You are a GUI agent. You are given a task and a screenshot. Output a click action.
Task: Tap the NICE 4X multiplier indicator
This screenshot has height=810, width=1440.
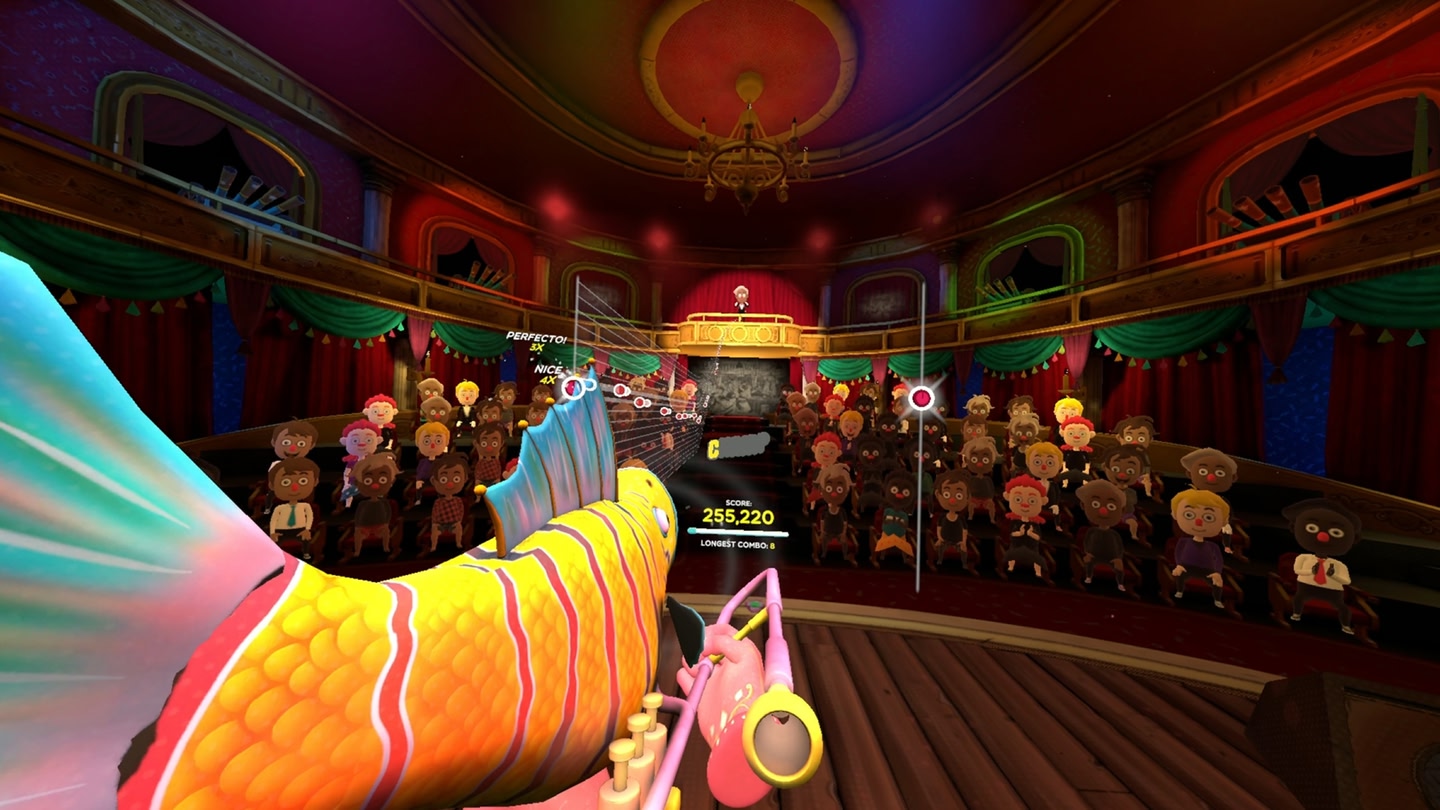click(548, 375)
